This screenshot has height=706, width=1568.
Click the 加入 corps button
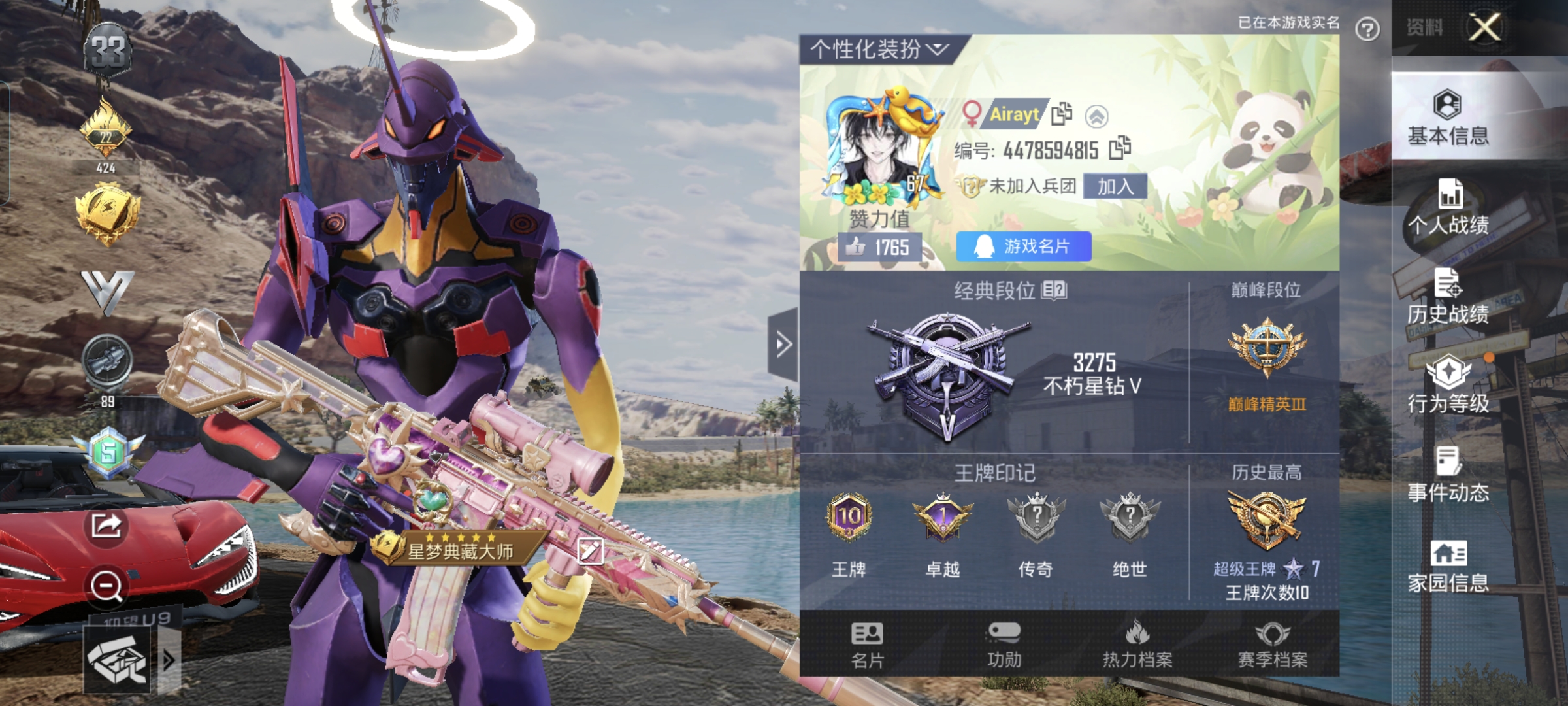click(x=1115, y=187)
